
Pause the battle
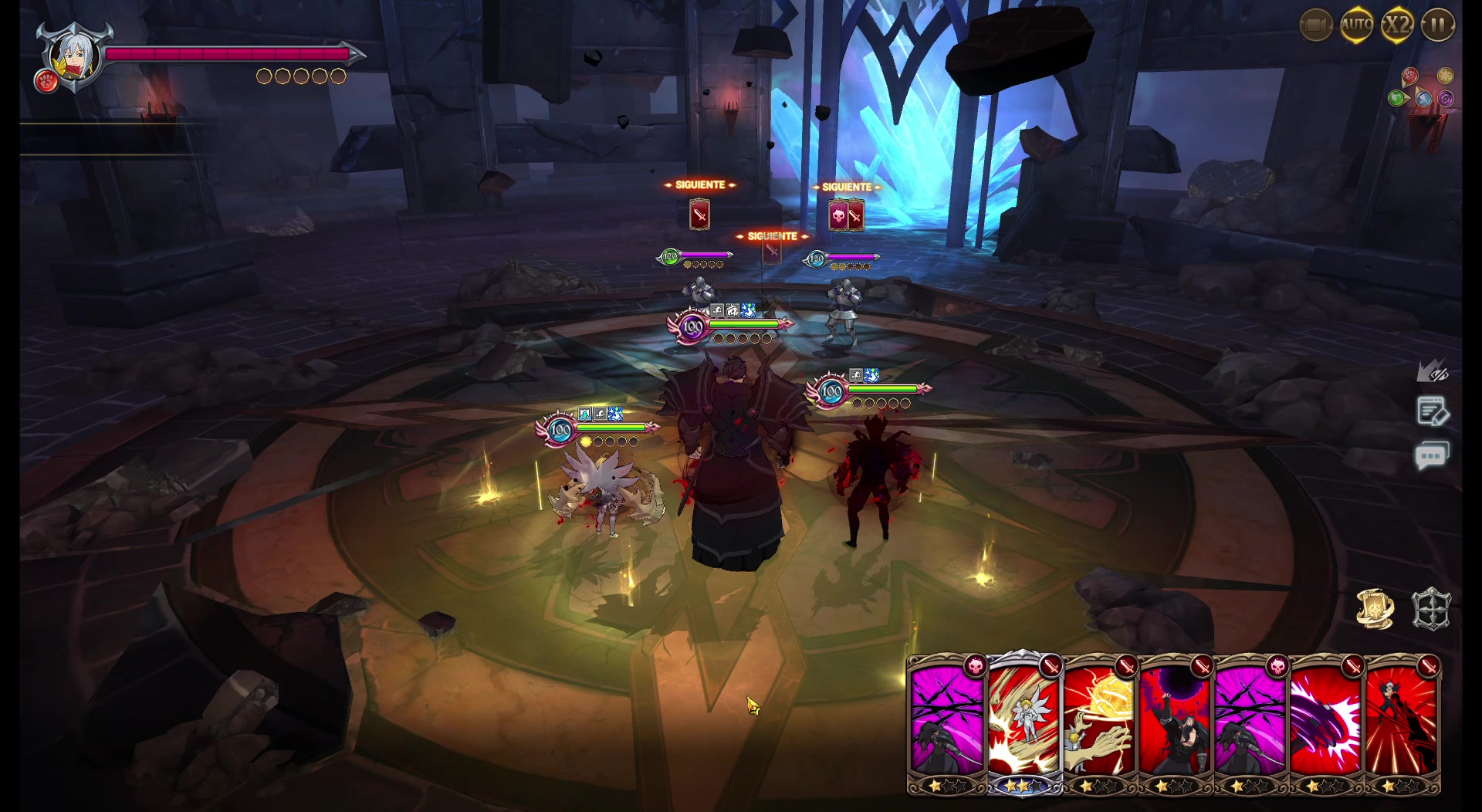pos(1437,25)
